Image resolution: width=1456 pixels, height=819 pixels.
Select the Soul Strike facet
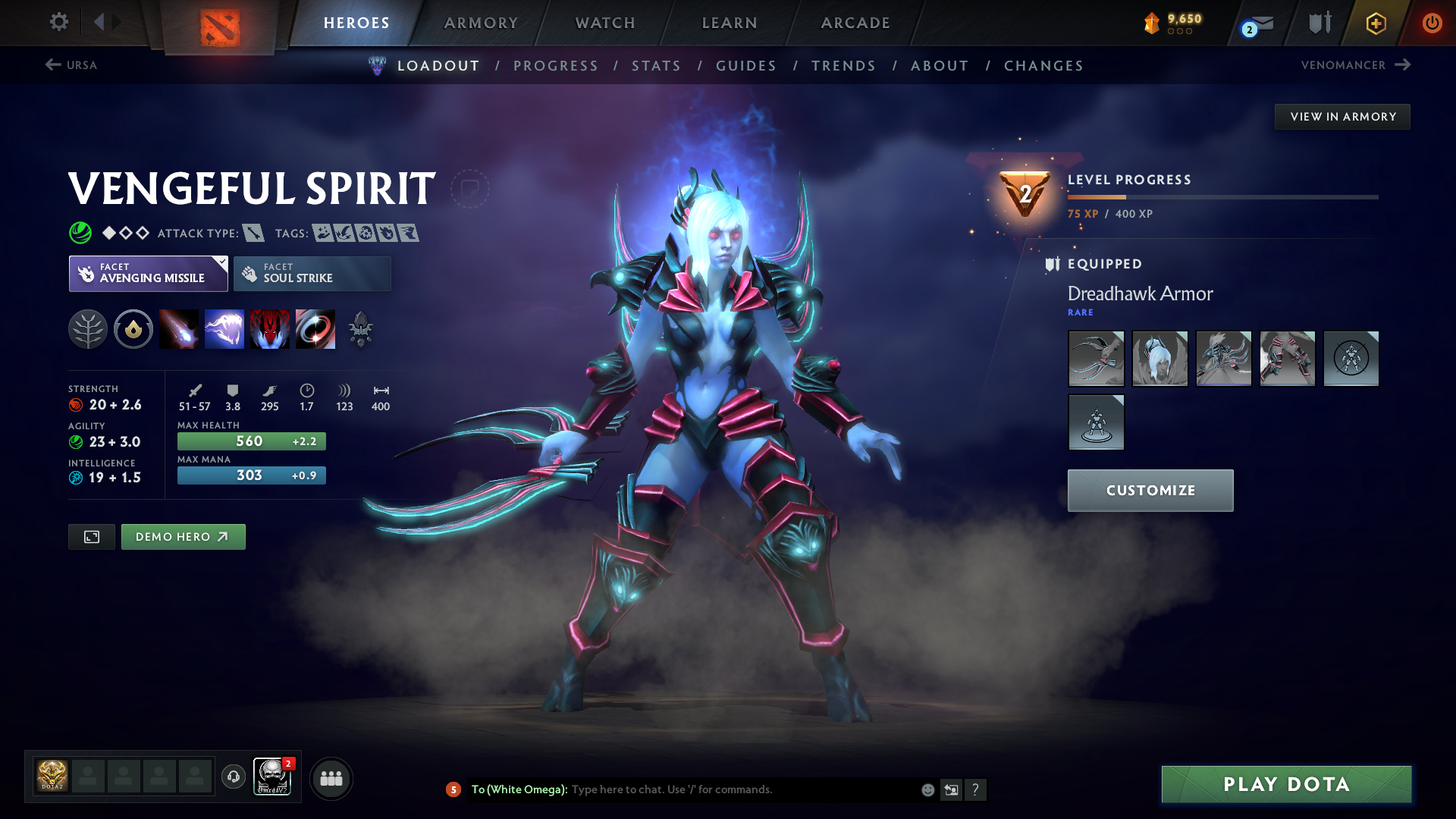pos(312,274)
